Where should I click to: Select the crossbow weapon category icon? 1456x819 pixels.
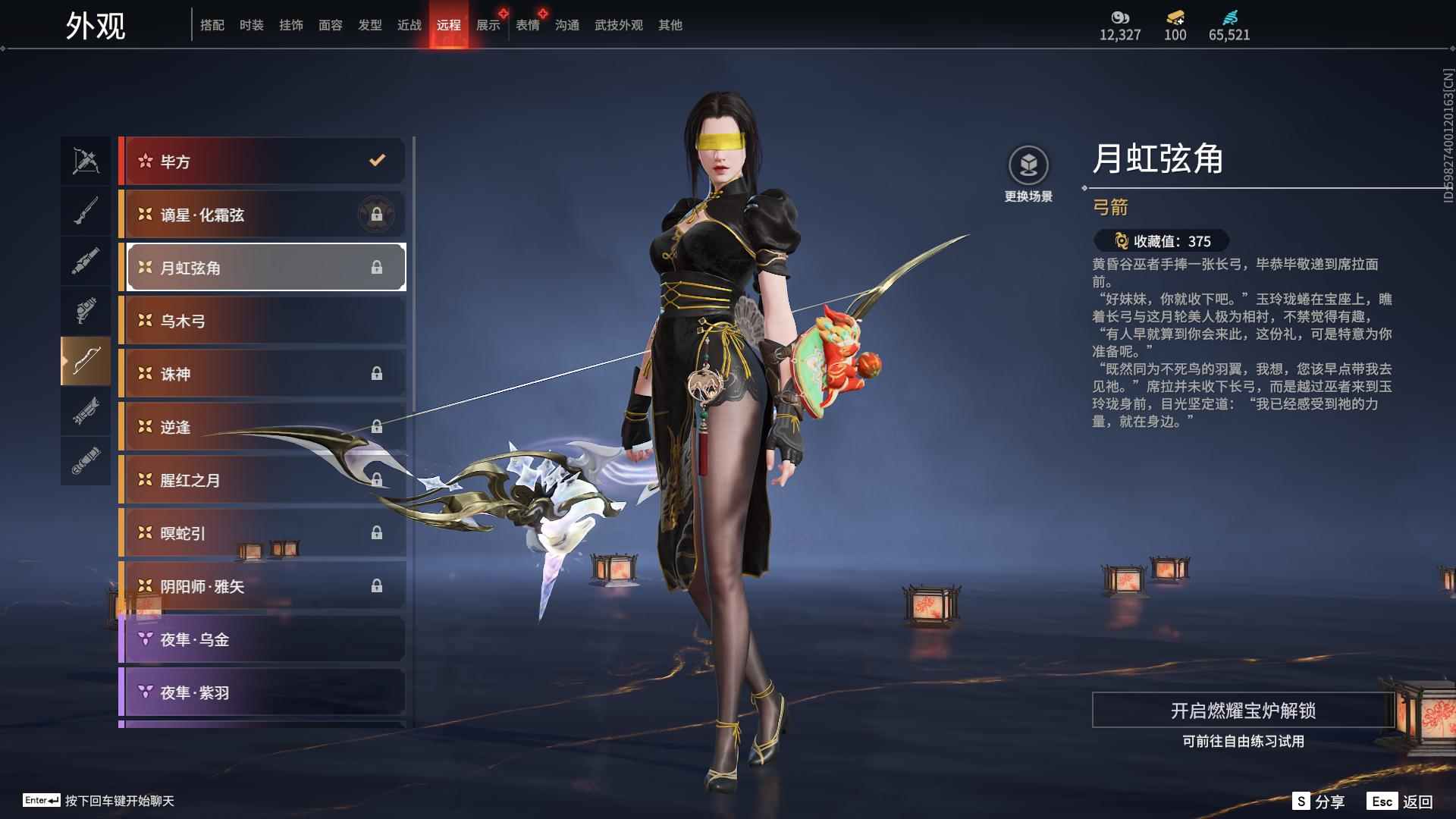click(86, 161)
